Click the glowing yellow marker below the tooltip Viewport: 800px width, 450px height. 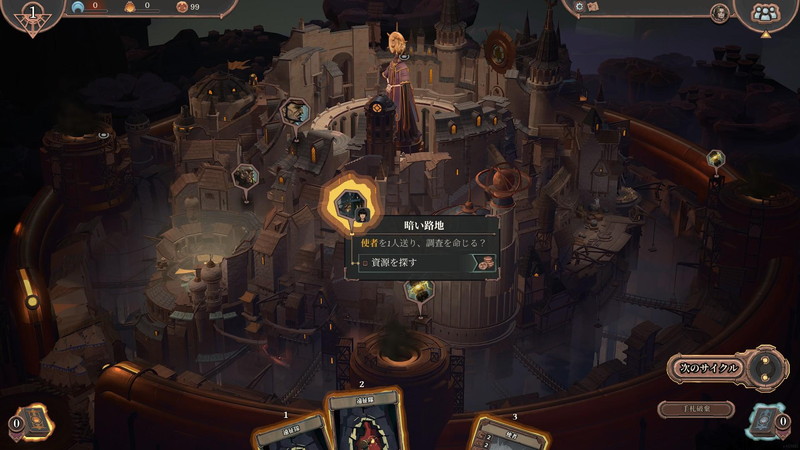click(x=419, y=291)
